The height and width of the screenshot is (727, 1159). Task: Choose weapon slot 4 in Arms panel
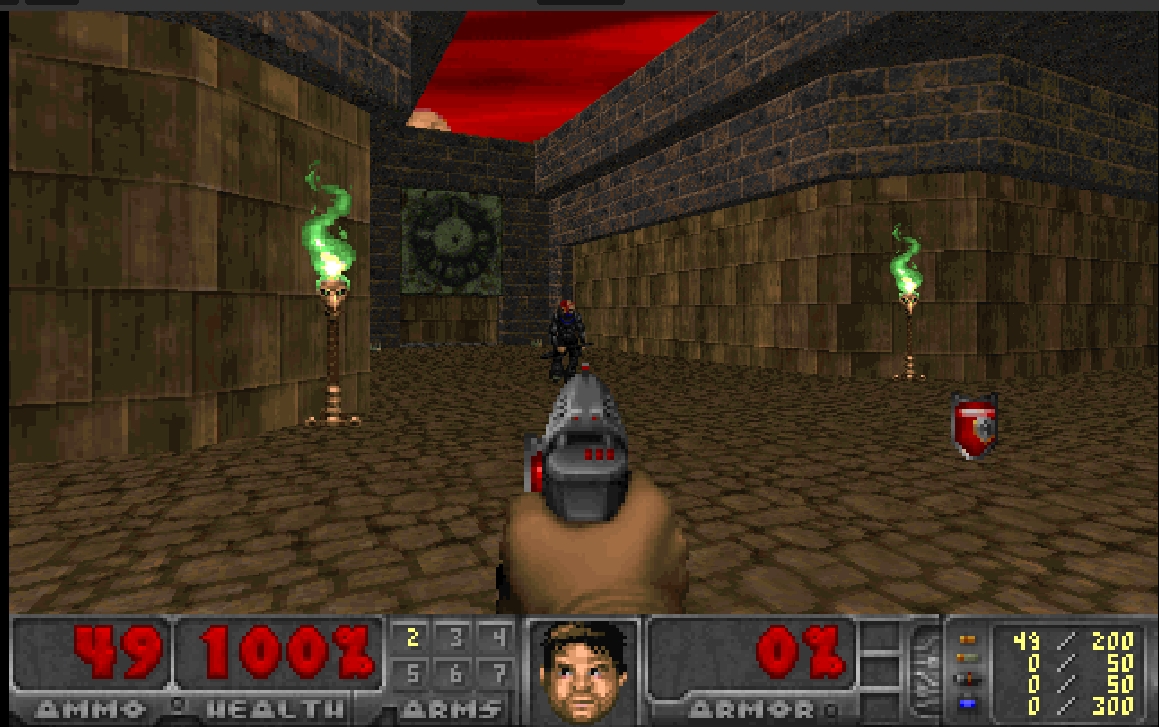pos(498,638)
